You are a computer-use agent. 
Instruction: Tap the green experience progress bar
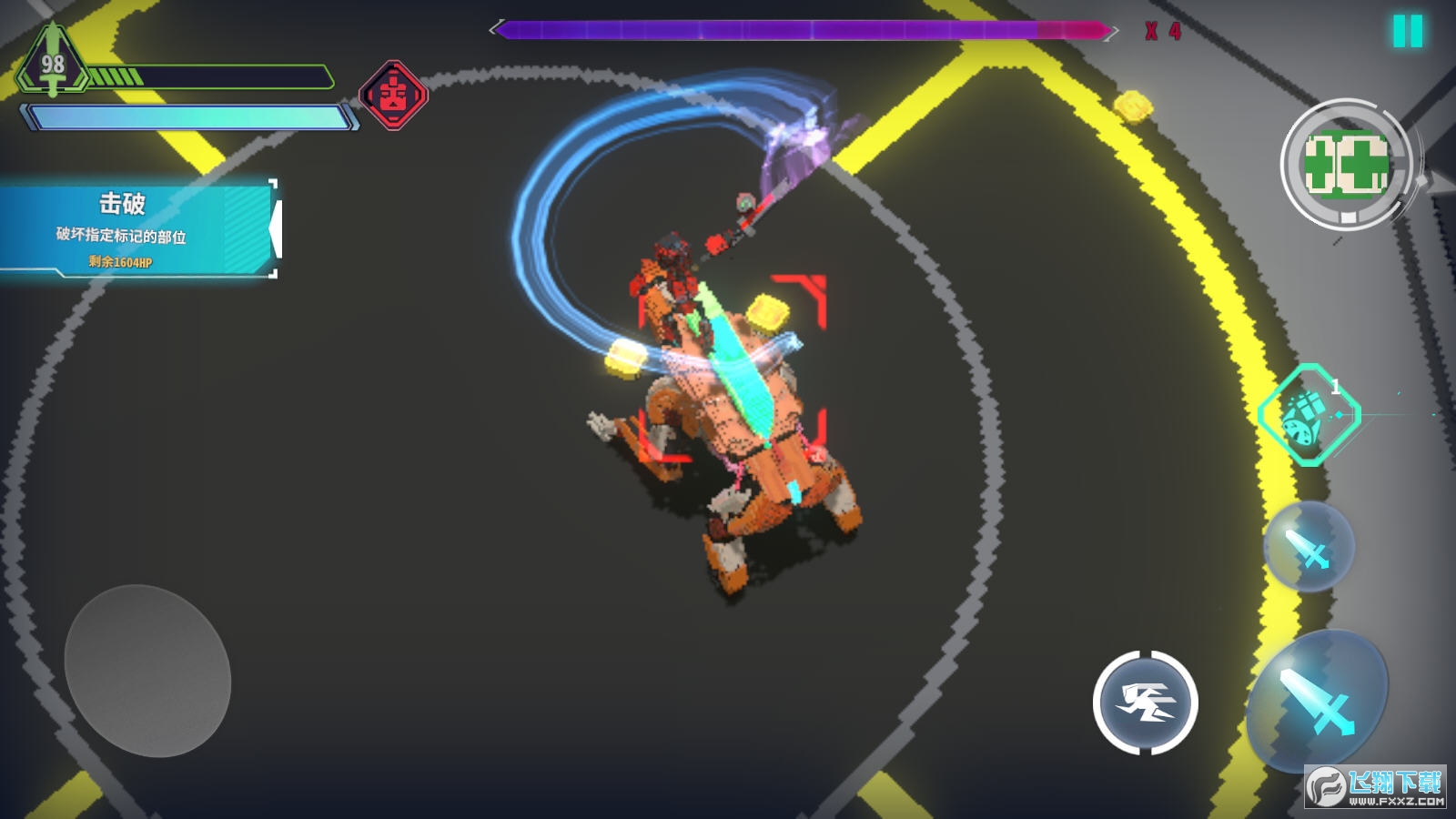[x=207, y=77]
